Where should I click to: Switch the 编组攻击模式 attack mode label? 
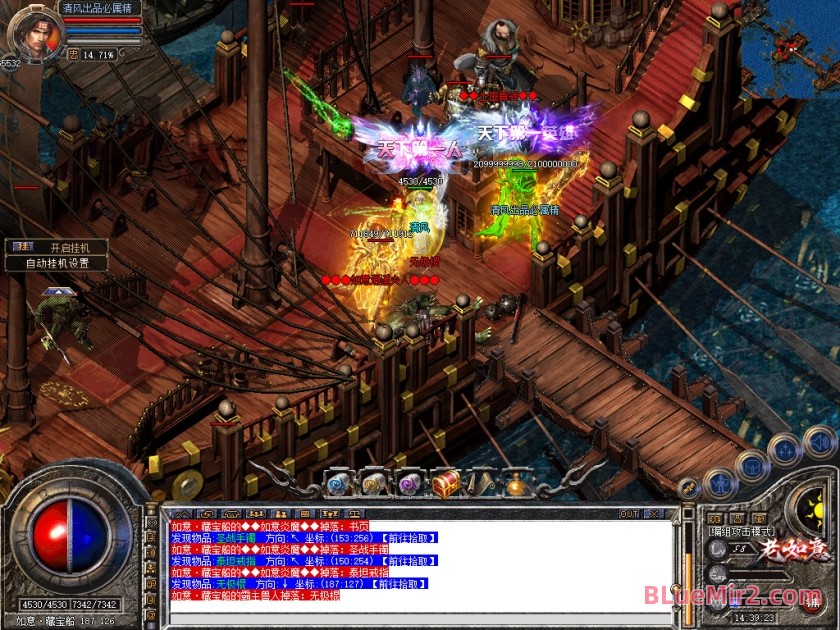tap(741, 531)
